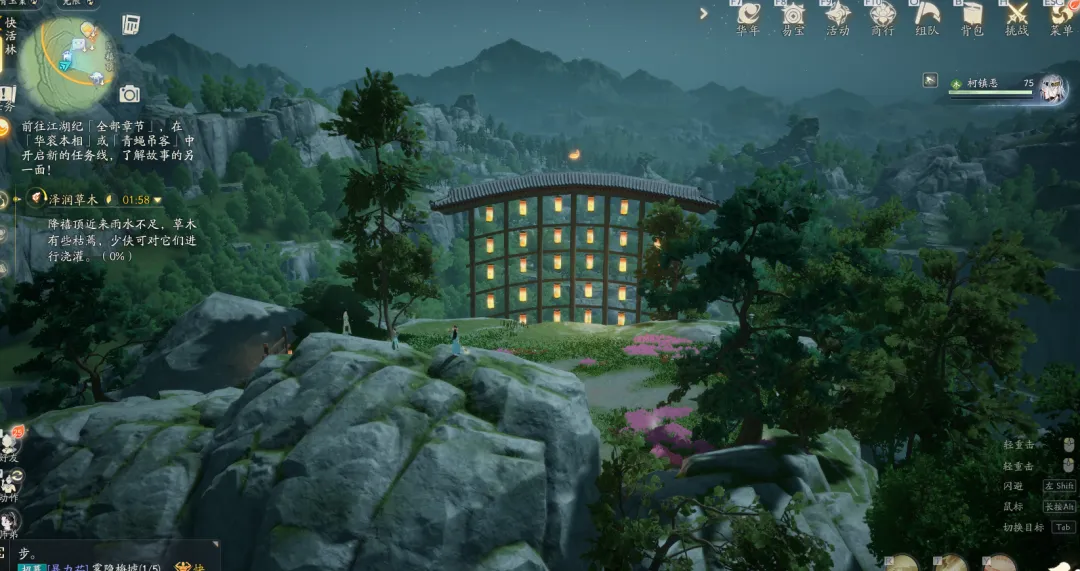The width and height of the screenshot is (1080, 571).
Task: Open the 易宝 trading icon
Action: [793, 16]
